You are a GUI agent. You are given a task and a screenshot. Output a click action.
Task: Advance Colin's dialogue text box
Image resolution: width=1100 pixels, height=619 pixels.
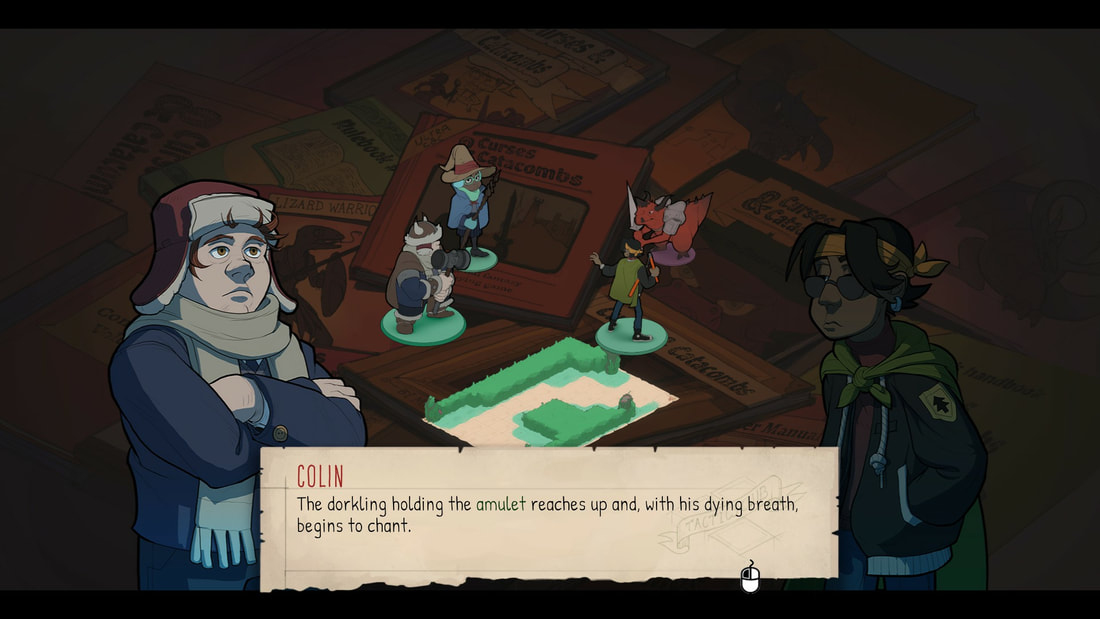750,578
